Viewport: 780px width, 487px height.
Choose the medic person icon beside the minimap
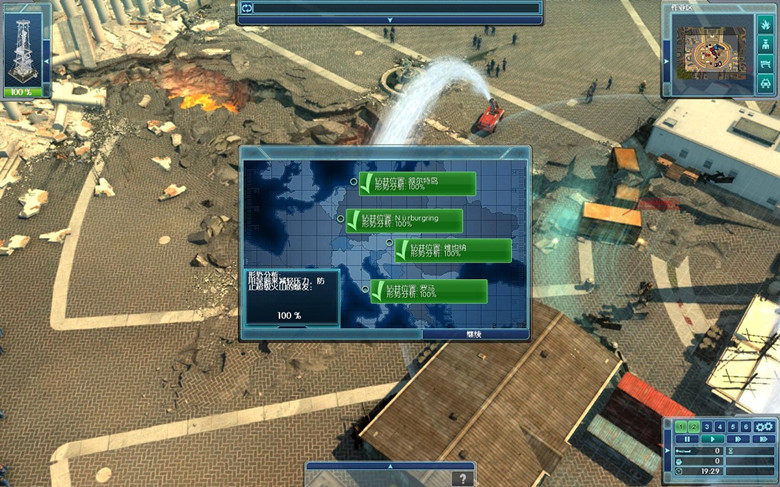[x=765, y=43]
